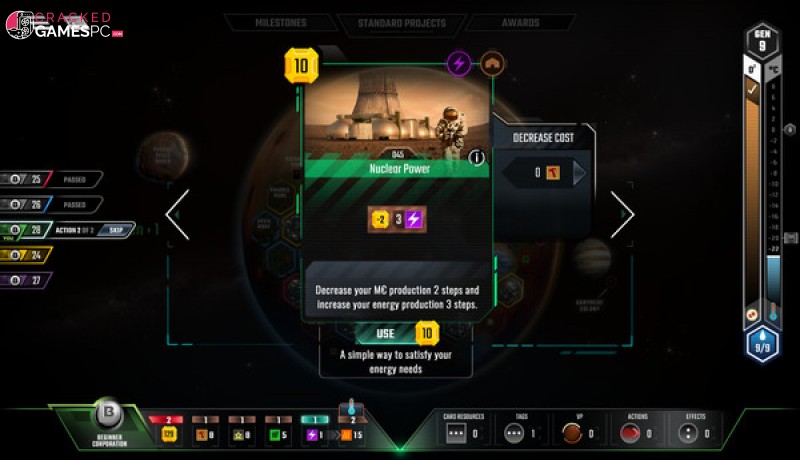The height and width of the screenshot is (460, 800).
Task: Click the purple energy tag icon
Action: [x=459, y=63]
